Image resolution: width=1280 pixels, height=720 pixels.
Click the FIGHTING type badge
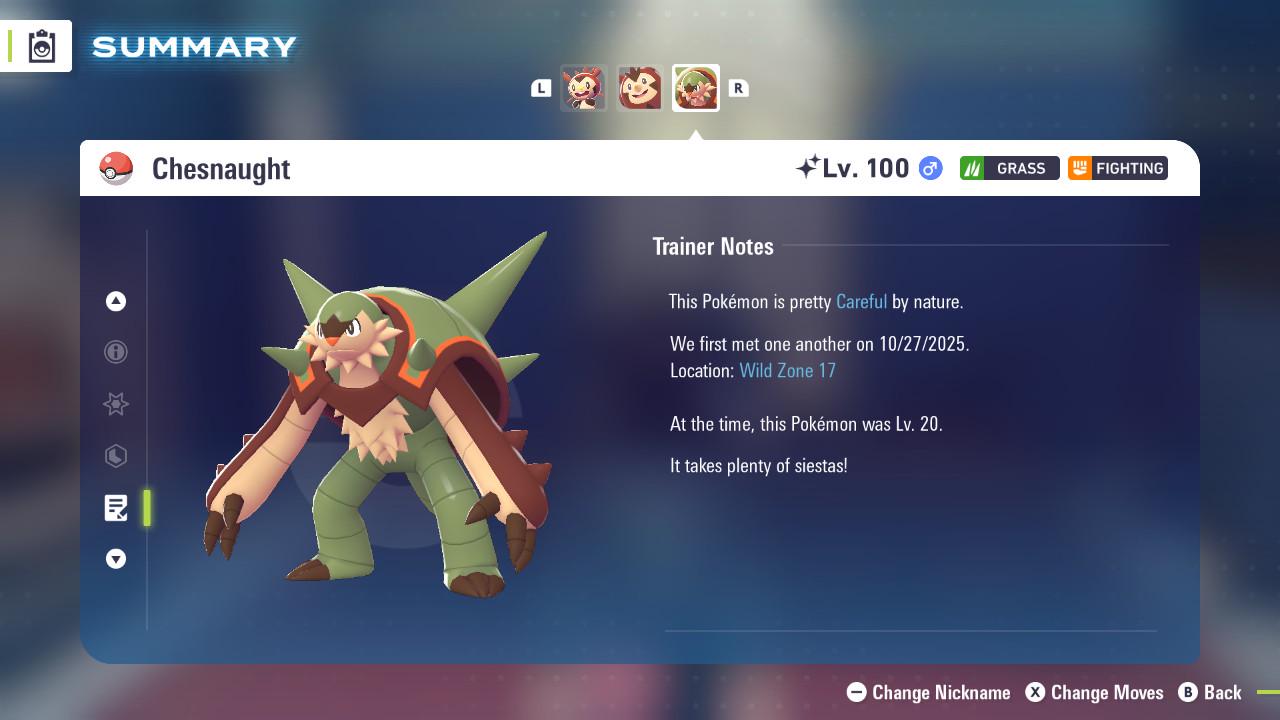coord(1117,168)
